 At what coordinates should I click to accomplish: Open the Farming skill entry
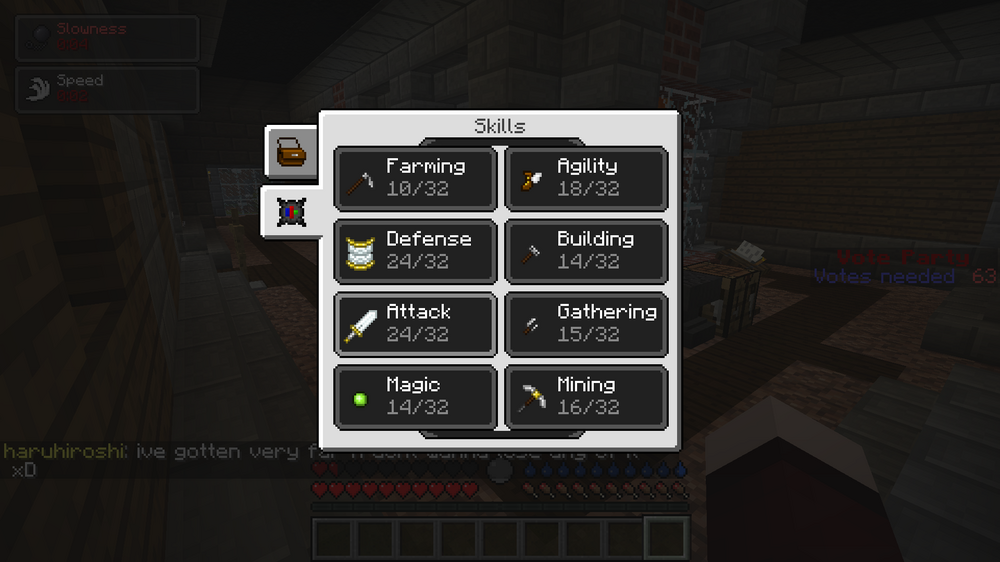click(x=415, y=178)
